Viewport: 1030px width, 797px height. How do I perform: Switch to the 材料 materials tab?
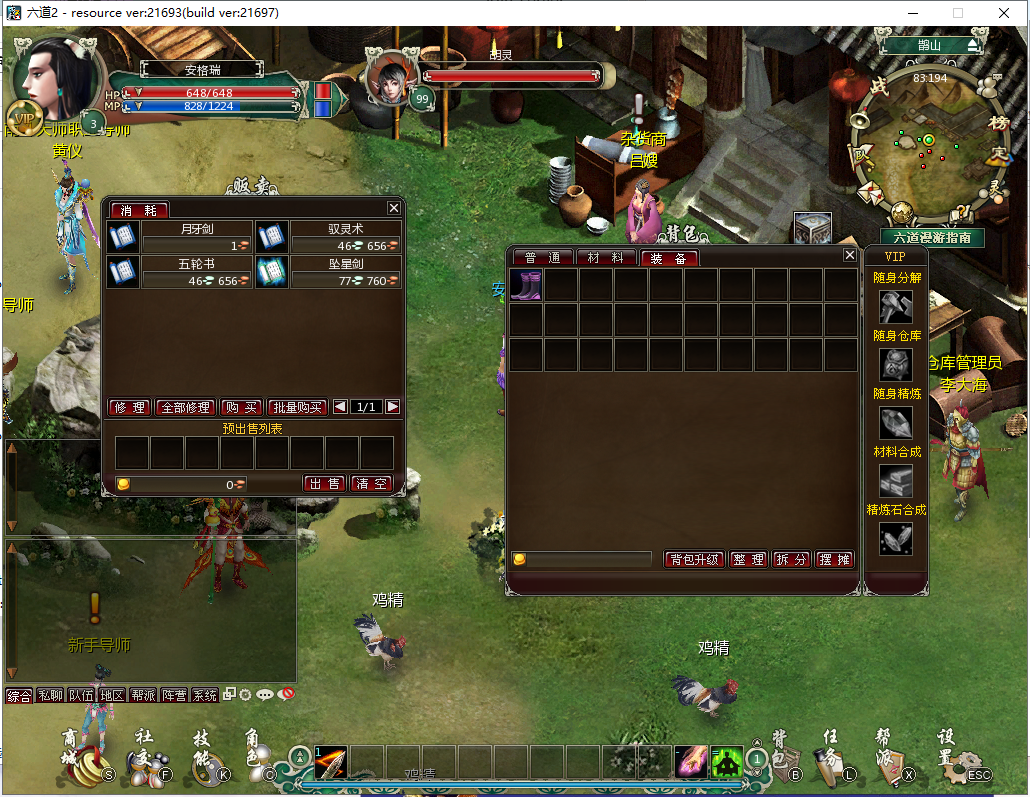[606, 258]
